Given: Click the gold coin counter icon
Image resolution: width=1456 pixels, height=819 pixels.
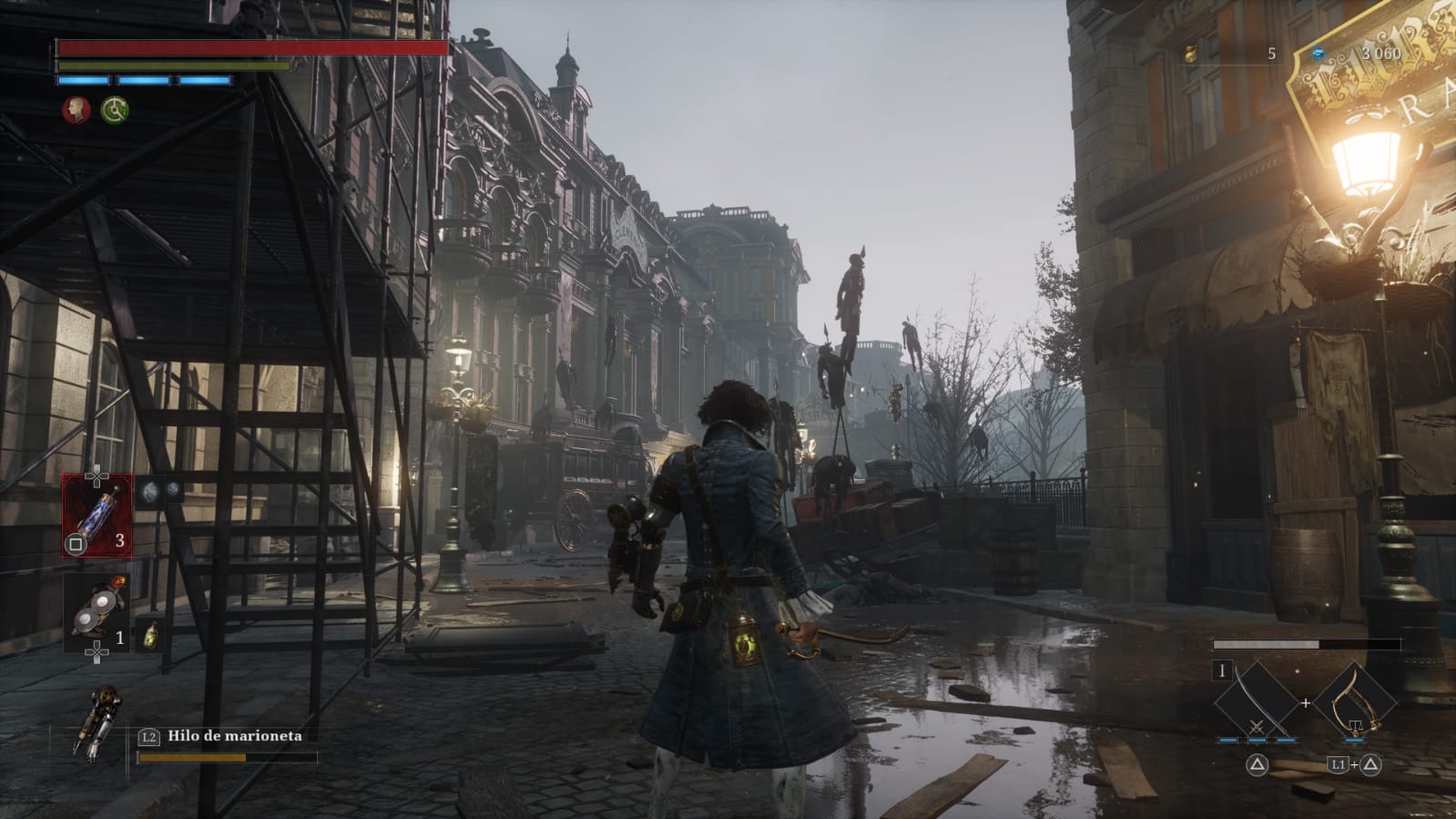Looking at the screenshot, I should pos(1190,54).
